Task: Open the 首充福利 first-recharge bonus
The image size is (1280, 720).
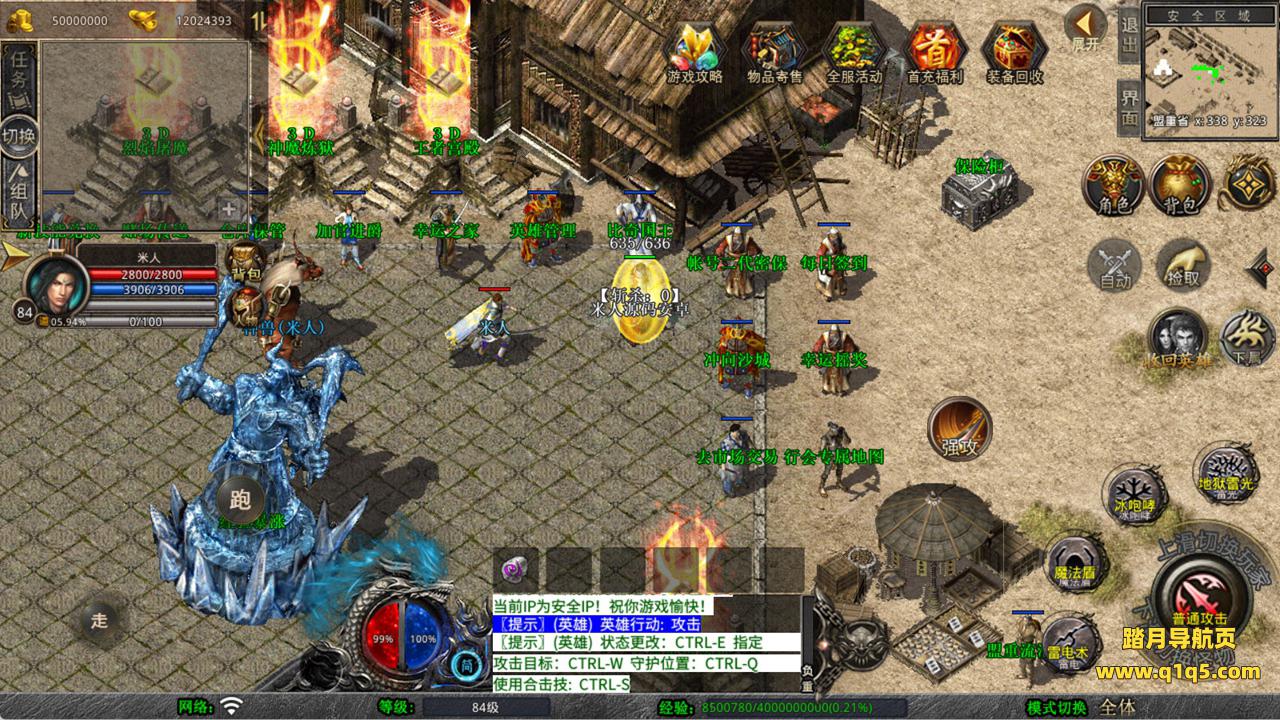Action: coord(934,50)
